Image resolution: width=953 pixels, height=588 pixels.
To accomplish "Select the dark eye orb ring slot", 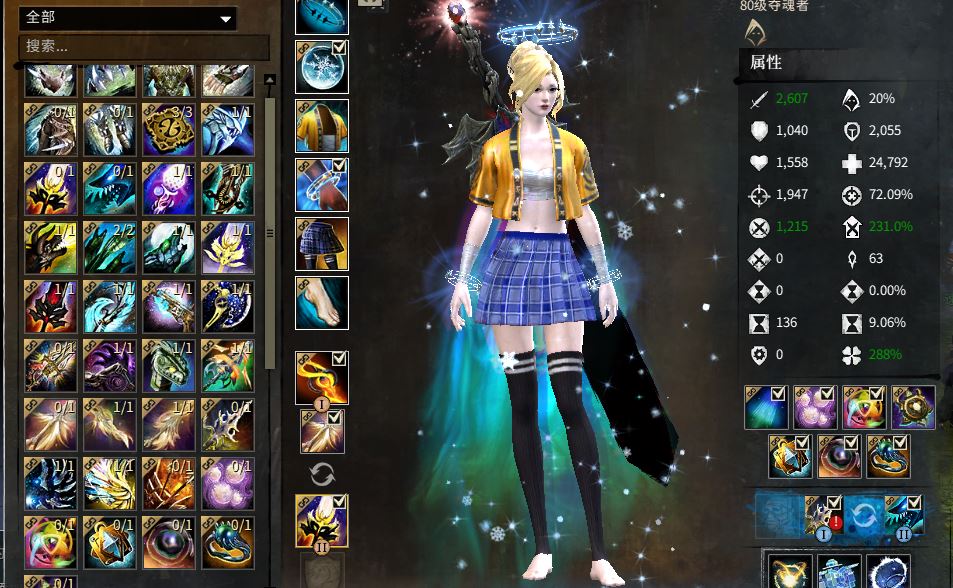I will 839,456.
